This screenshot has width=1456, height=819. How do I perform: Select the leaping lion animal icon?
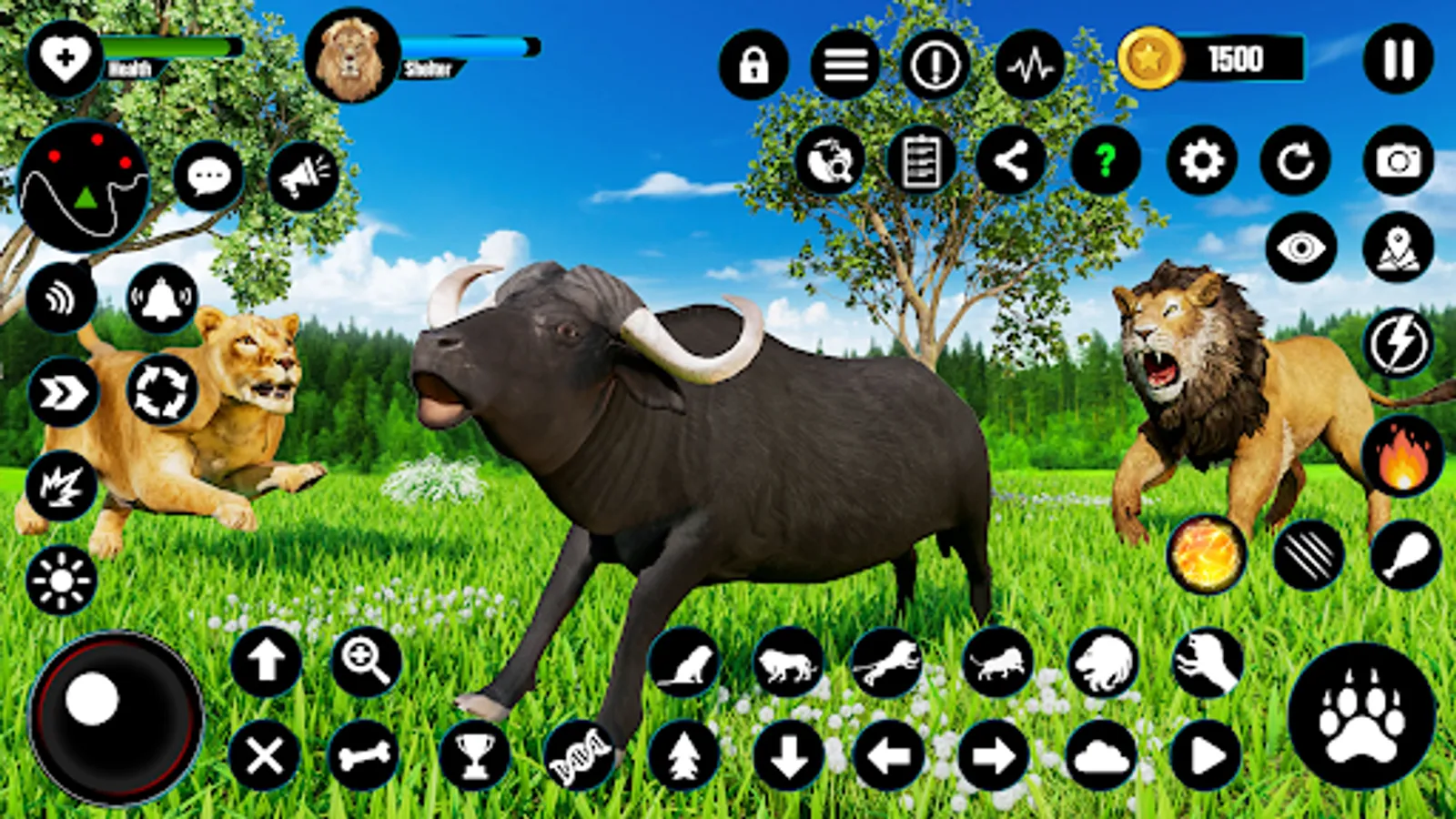coord(889,662)
